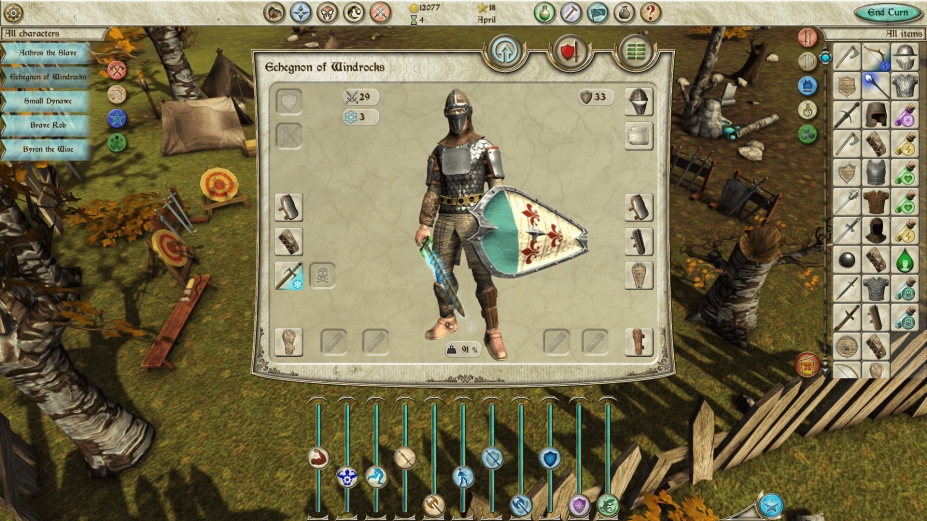Select the equipped helmet slot

(x=639, y=102)
